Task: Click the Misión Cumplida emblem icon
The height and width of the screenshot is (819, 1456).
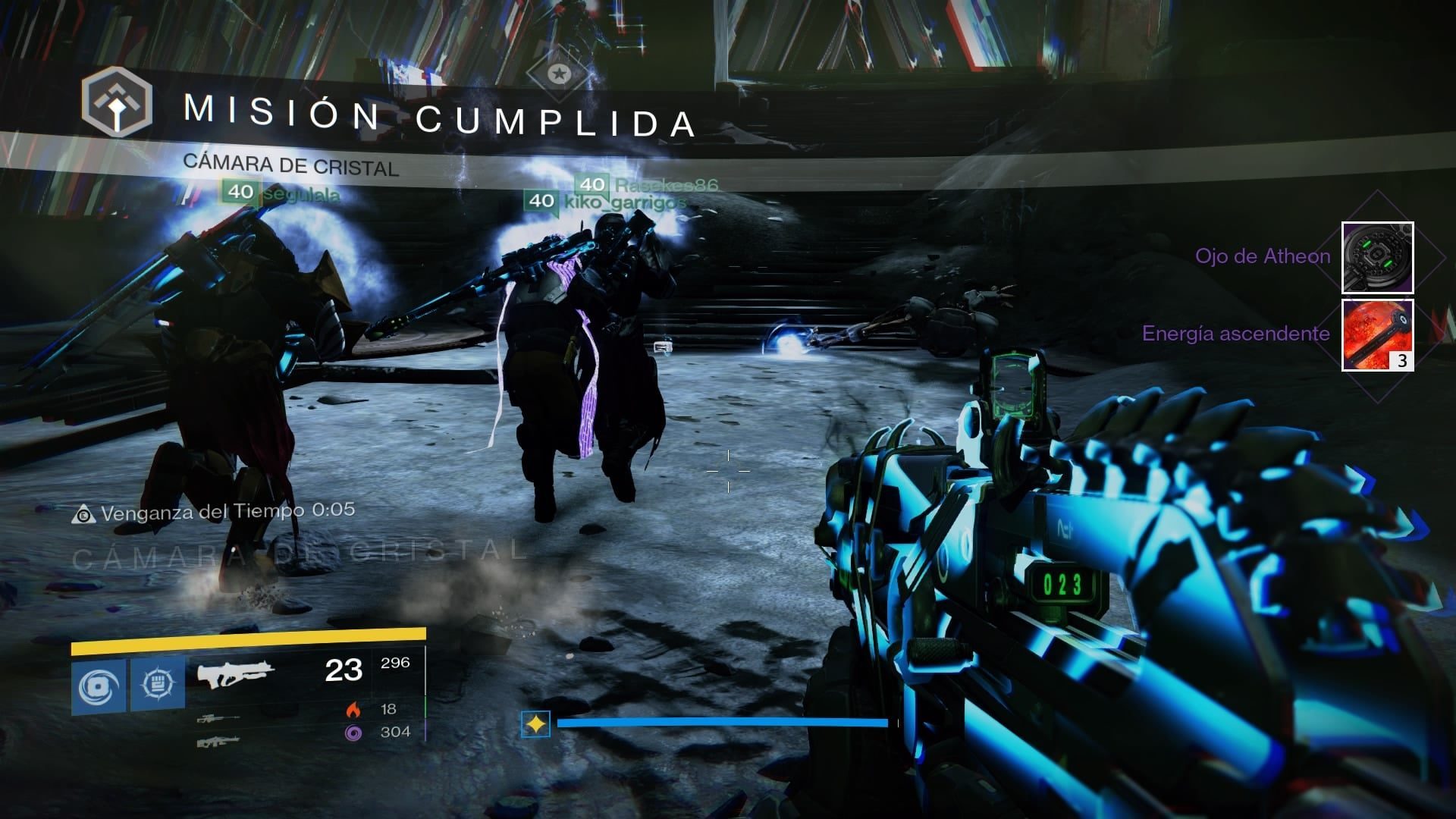Action: [117, 102]
